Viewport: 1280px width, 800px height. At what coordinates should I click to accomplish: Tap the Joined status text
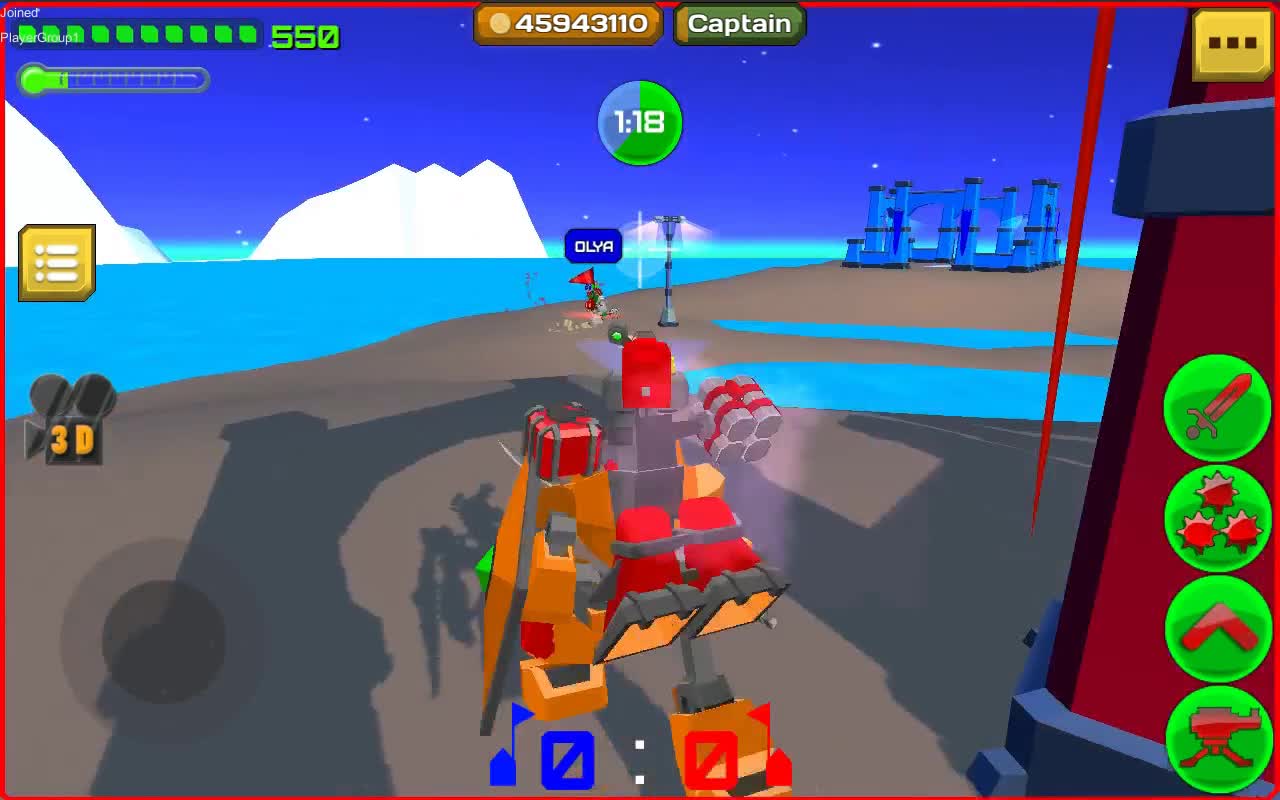pos(17,10)
